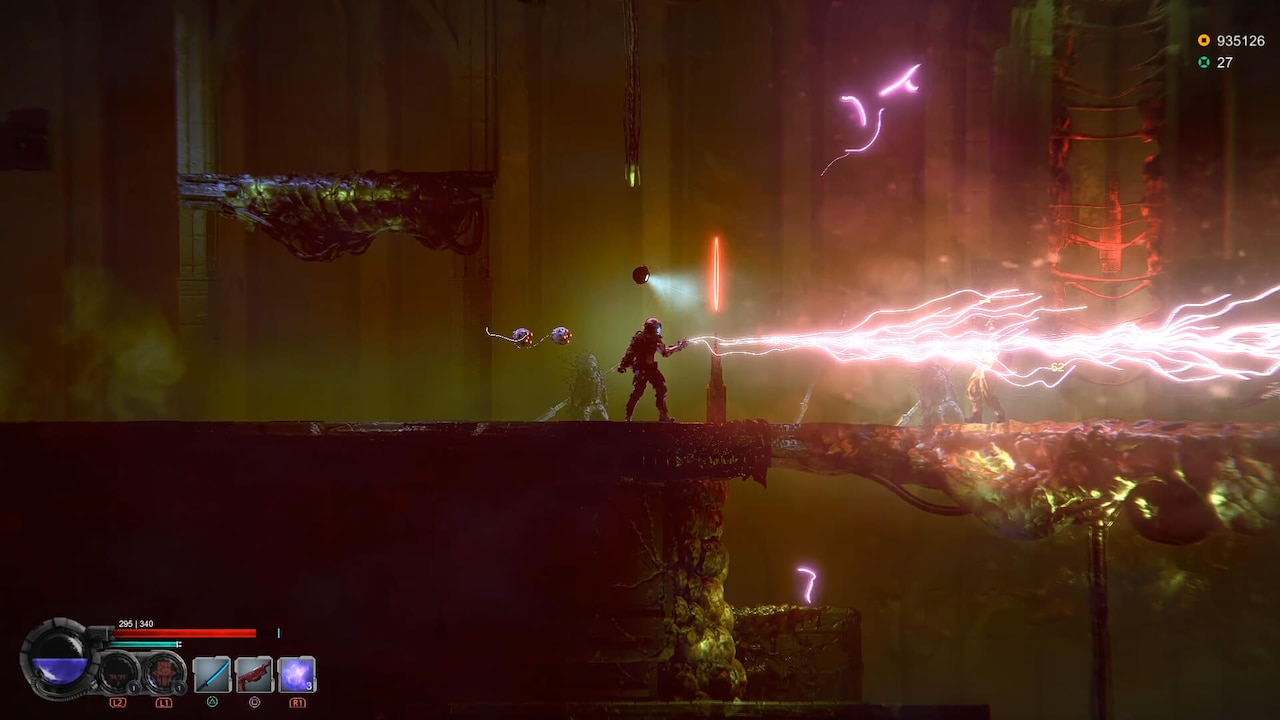
Task: Select the purple orb consumable in R1 slot
Action: (297, 673)
